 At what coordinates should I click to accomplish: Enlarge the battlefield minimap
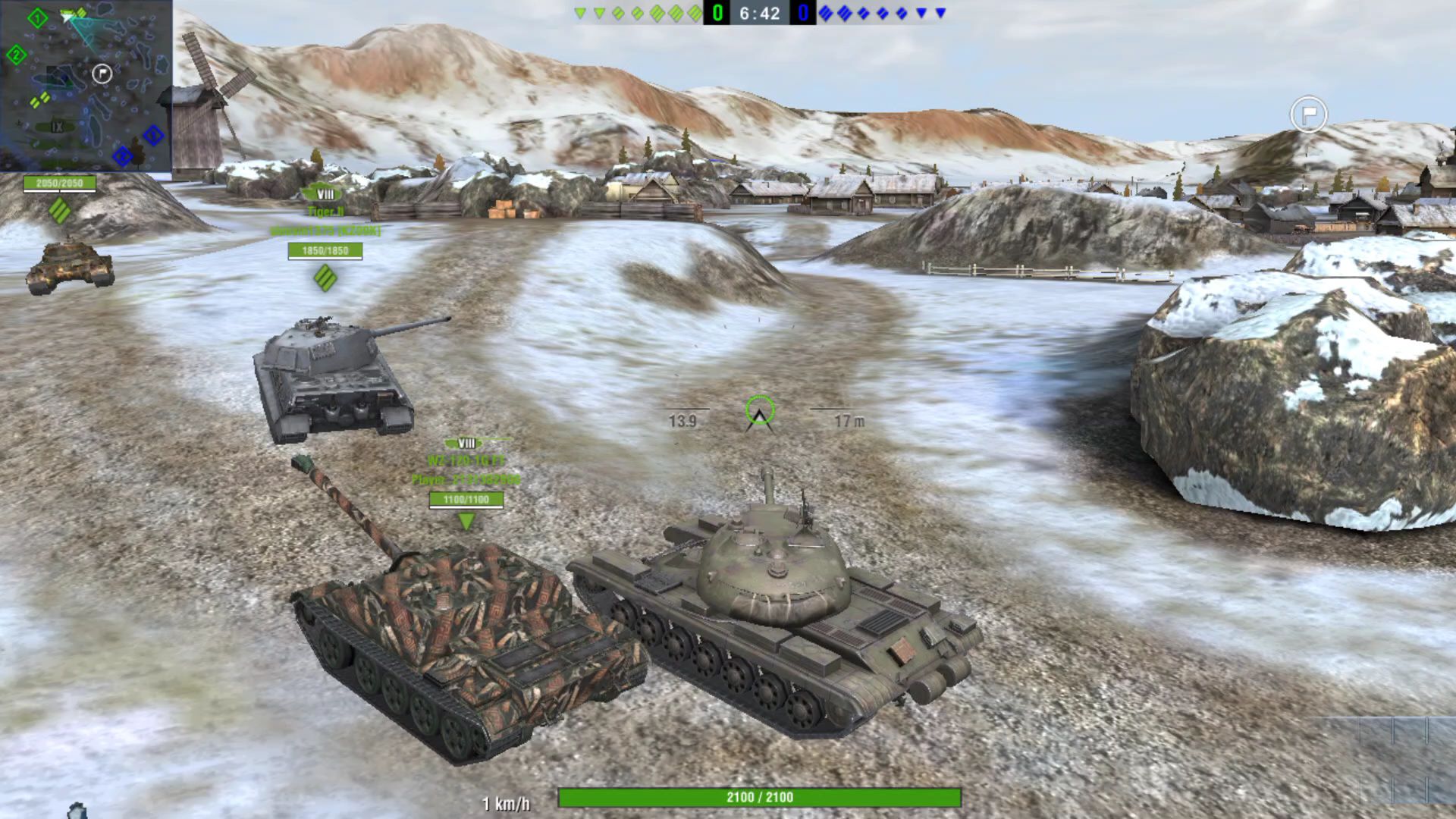[86, 85]
